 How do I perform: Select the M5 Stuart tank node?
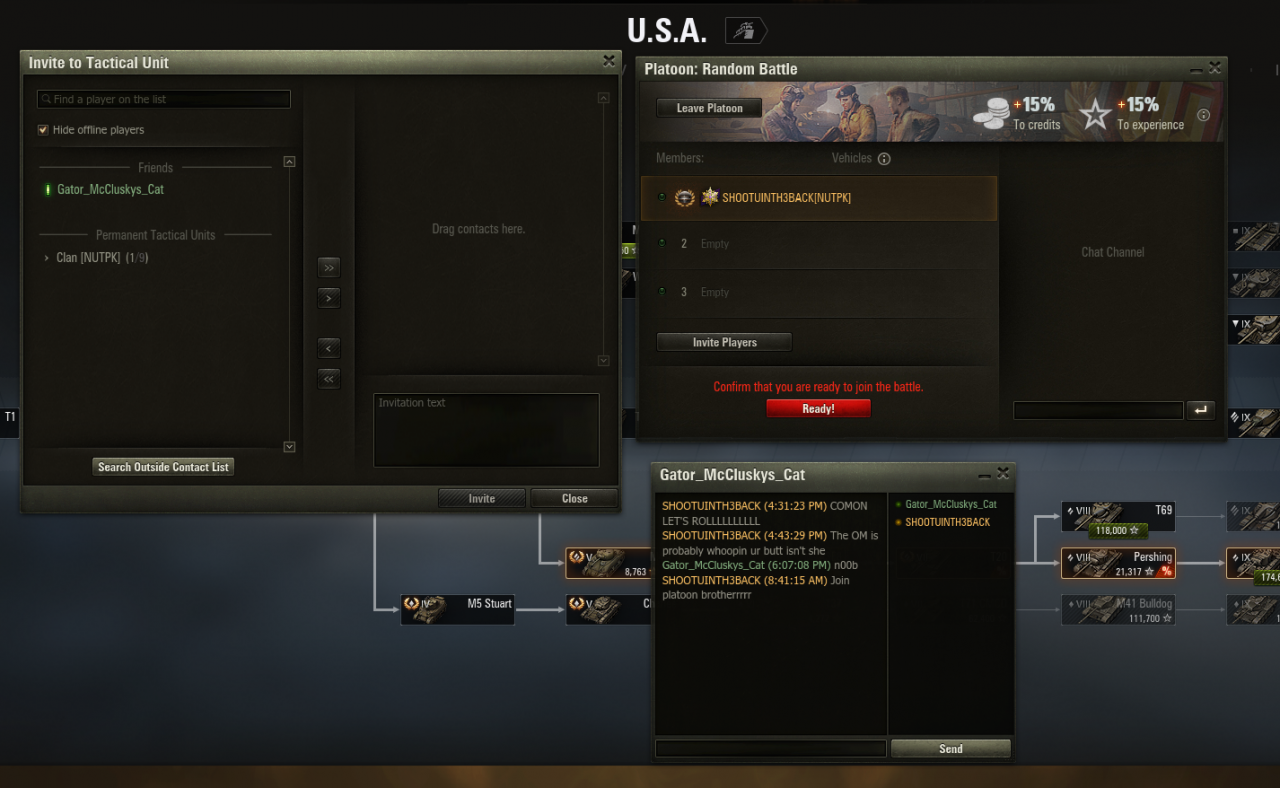pyautogui.click(x=457, y=609)
